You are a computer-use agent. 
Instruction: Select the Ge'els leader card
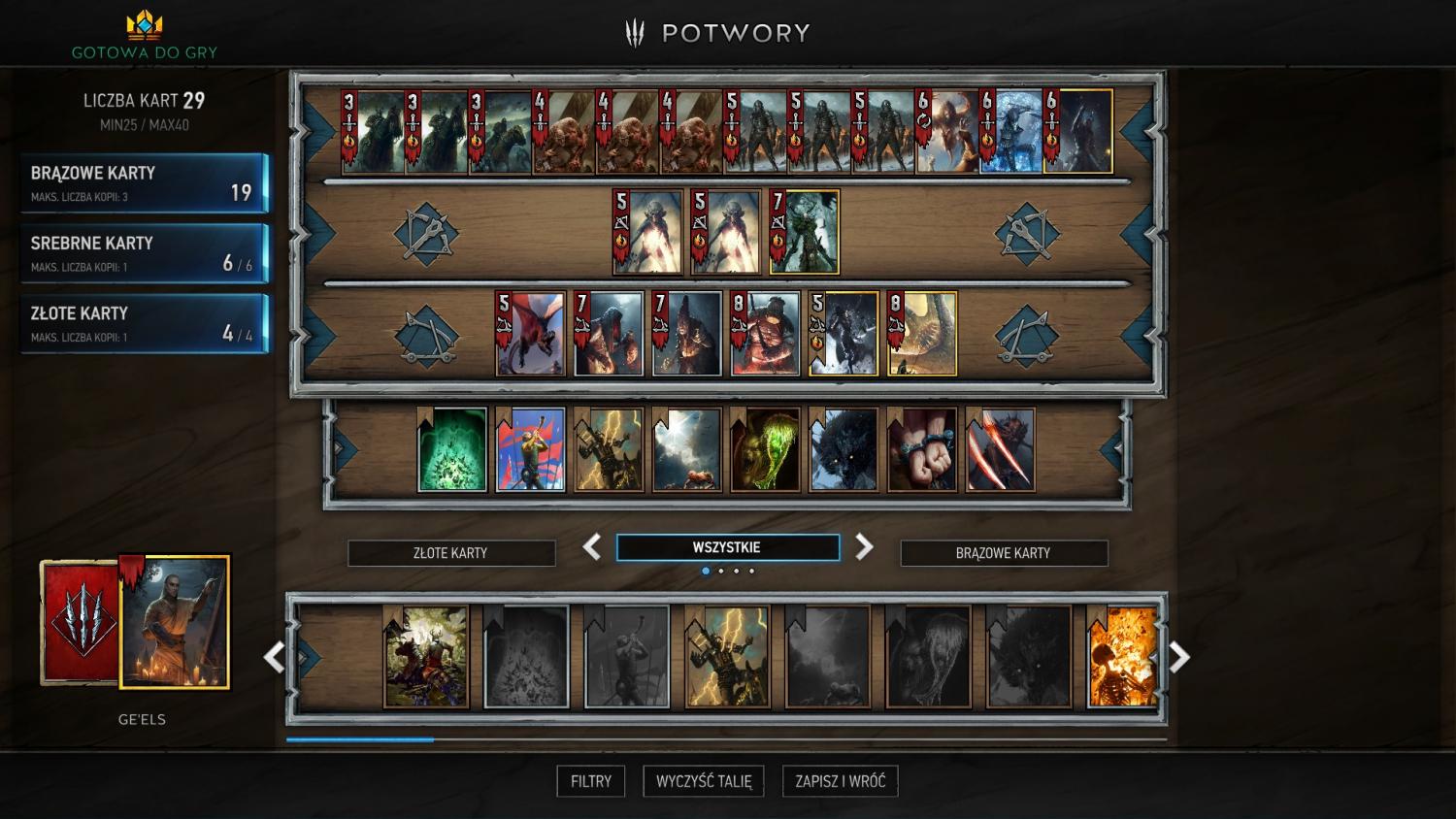(175, 622)
